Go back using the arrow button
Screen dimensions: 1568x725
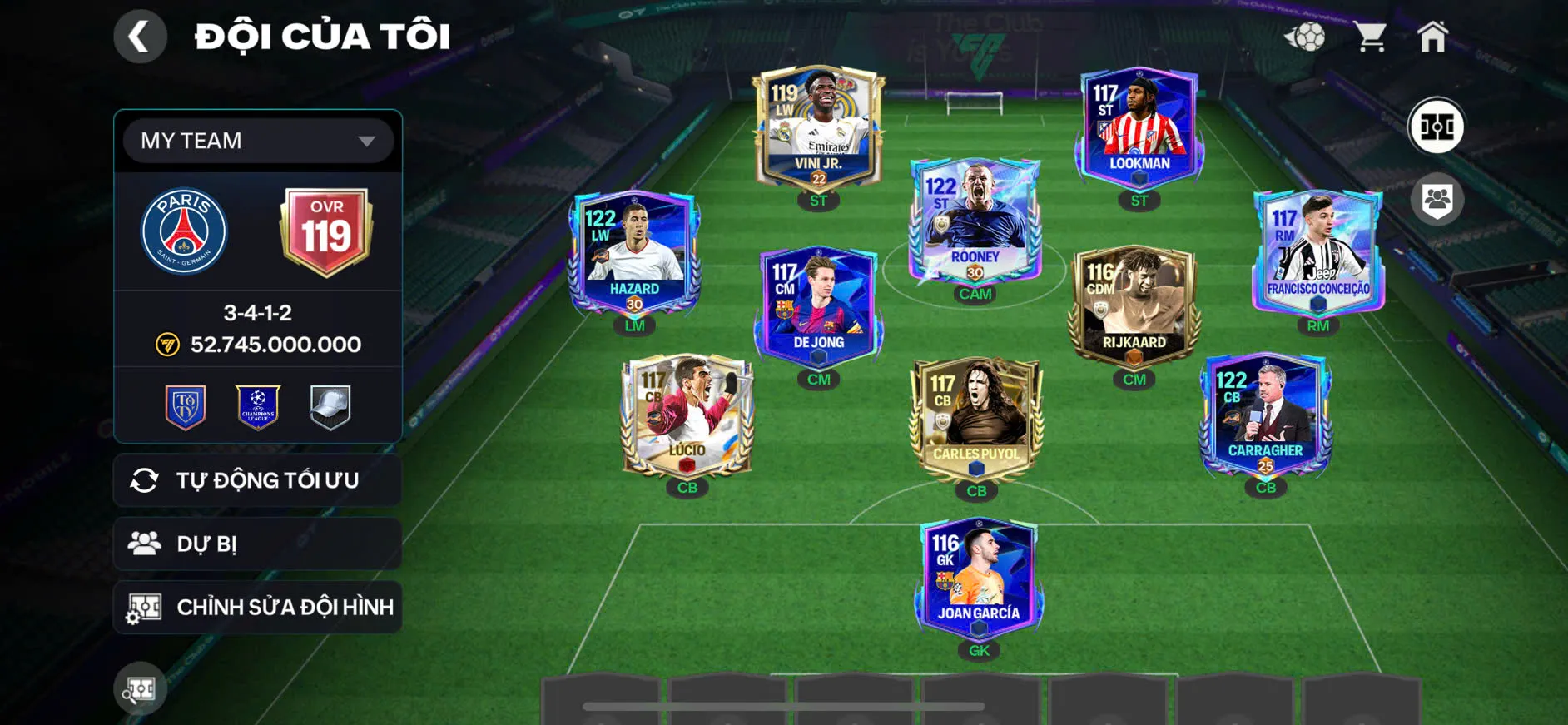[x=140, y=37]
